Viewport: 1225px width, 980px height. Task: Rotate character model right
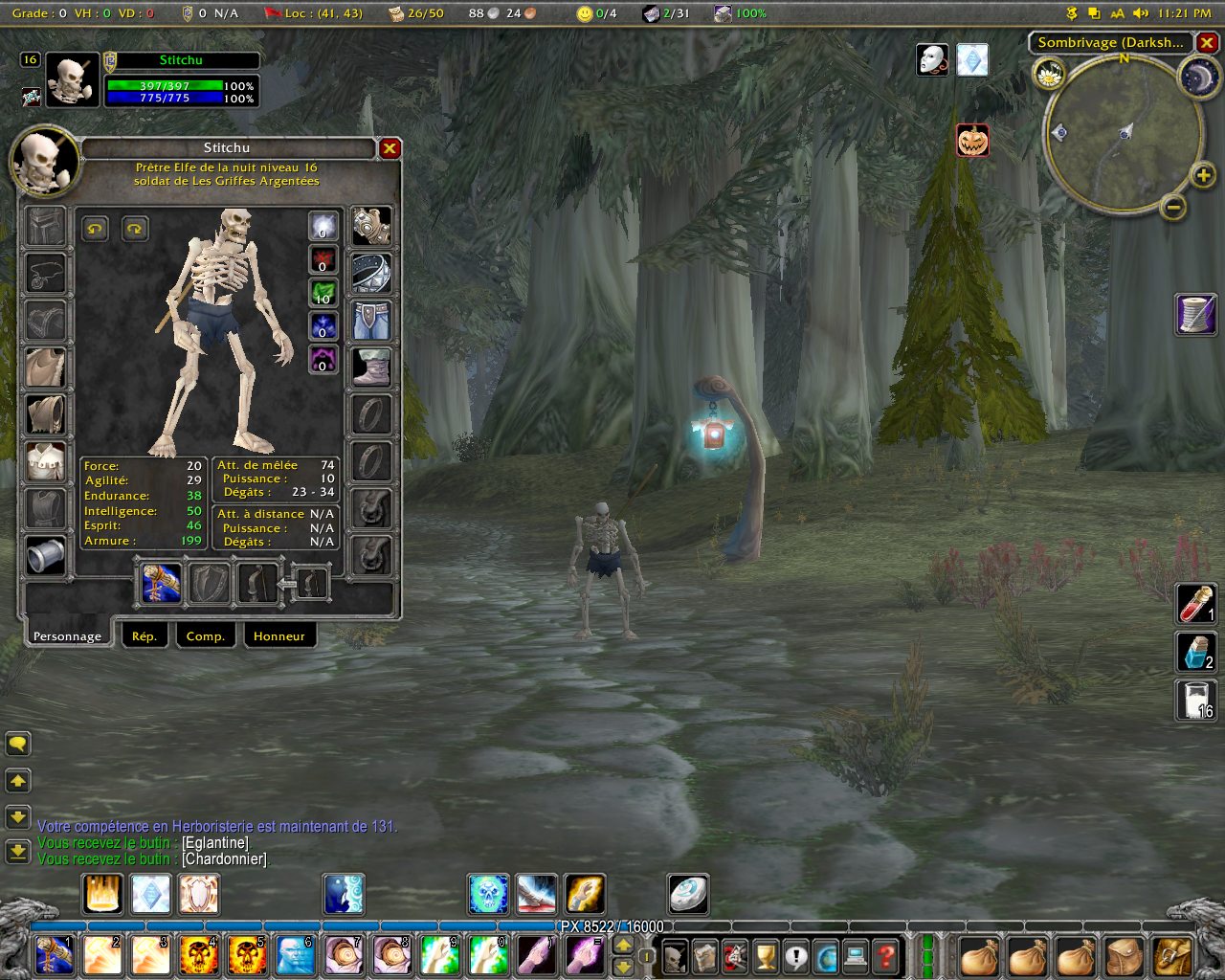click(135, 229)
